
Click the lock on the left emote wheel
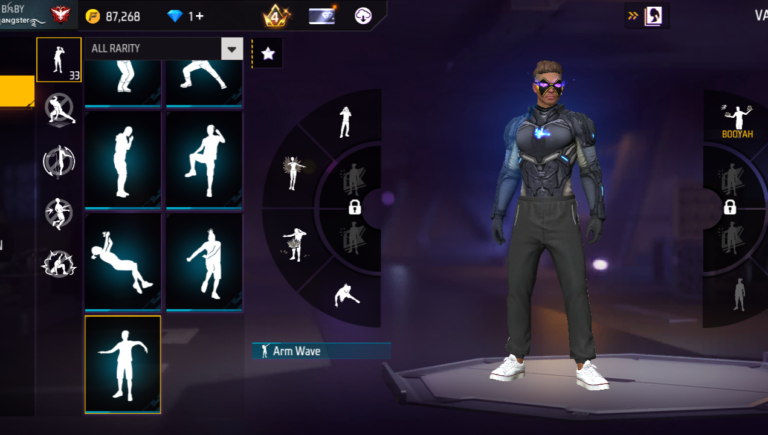click(354, 207)
